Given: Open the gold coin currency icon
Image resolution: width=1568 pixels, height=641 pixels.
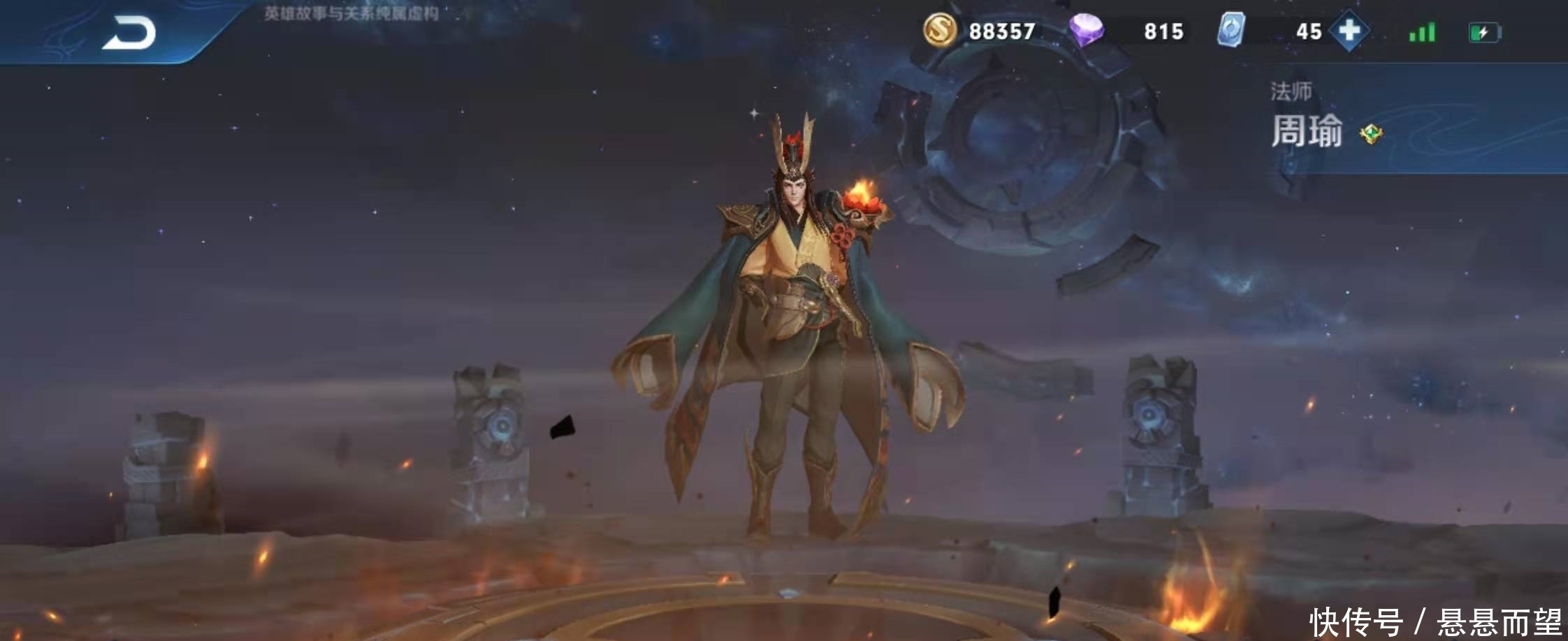Looking at the screenshot, I should 939,30.
